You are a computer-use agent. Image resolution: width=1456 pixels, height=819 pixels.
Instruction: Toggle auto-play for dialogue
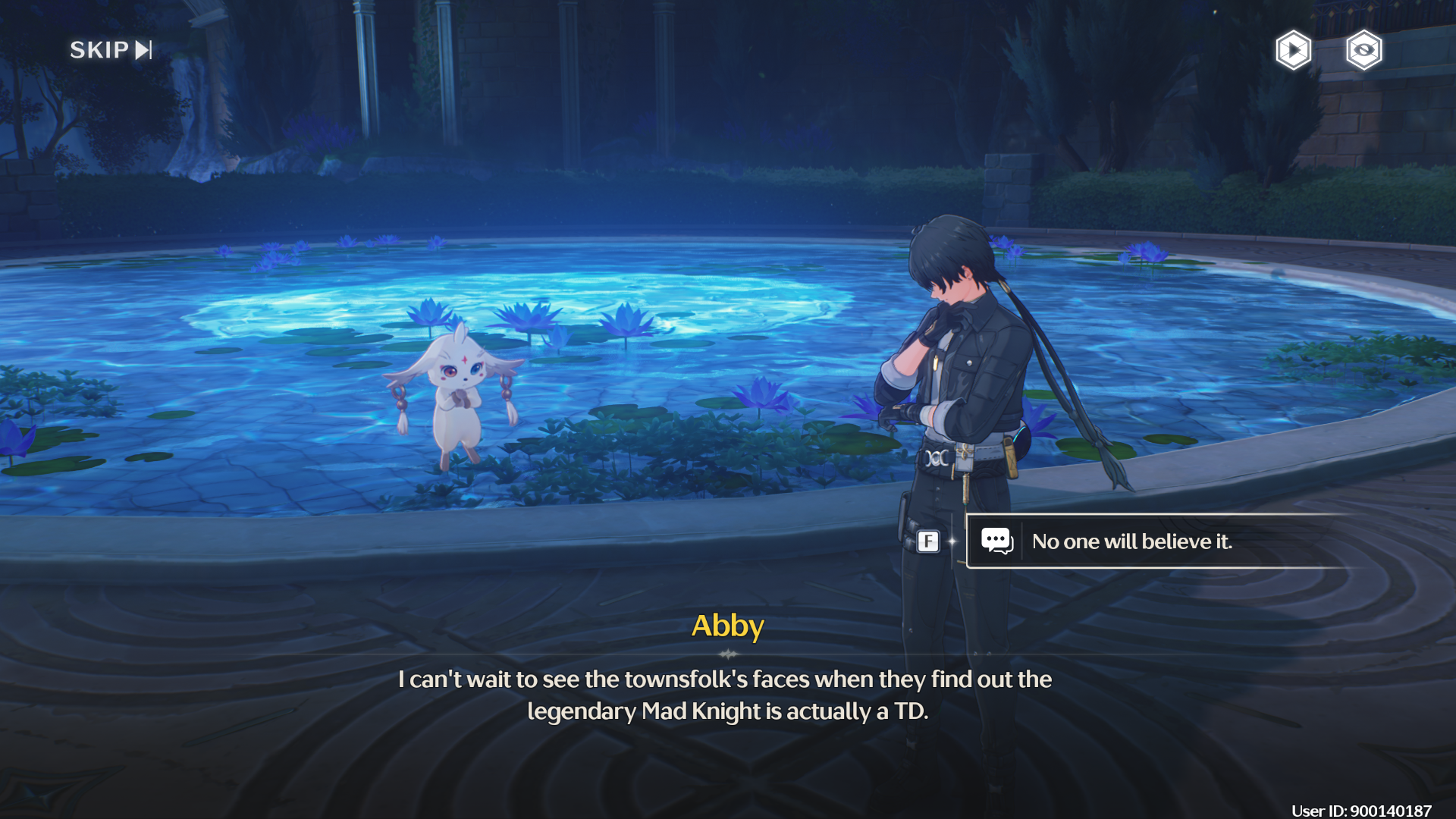click(1293, 51)
